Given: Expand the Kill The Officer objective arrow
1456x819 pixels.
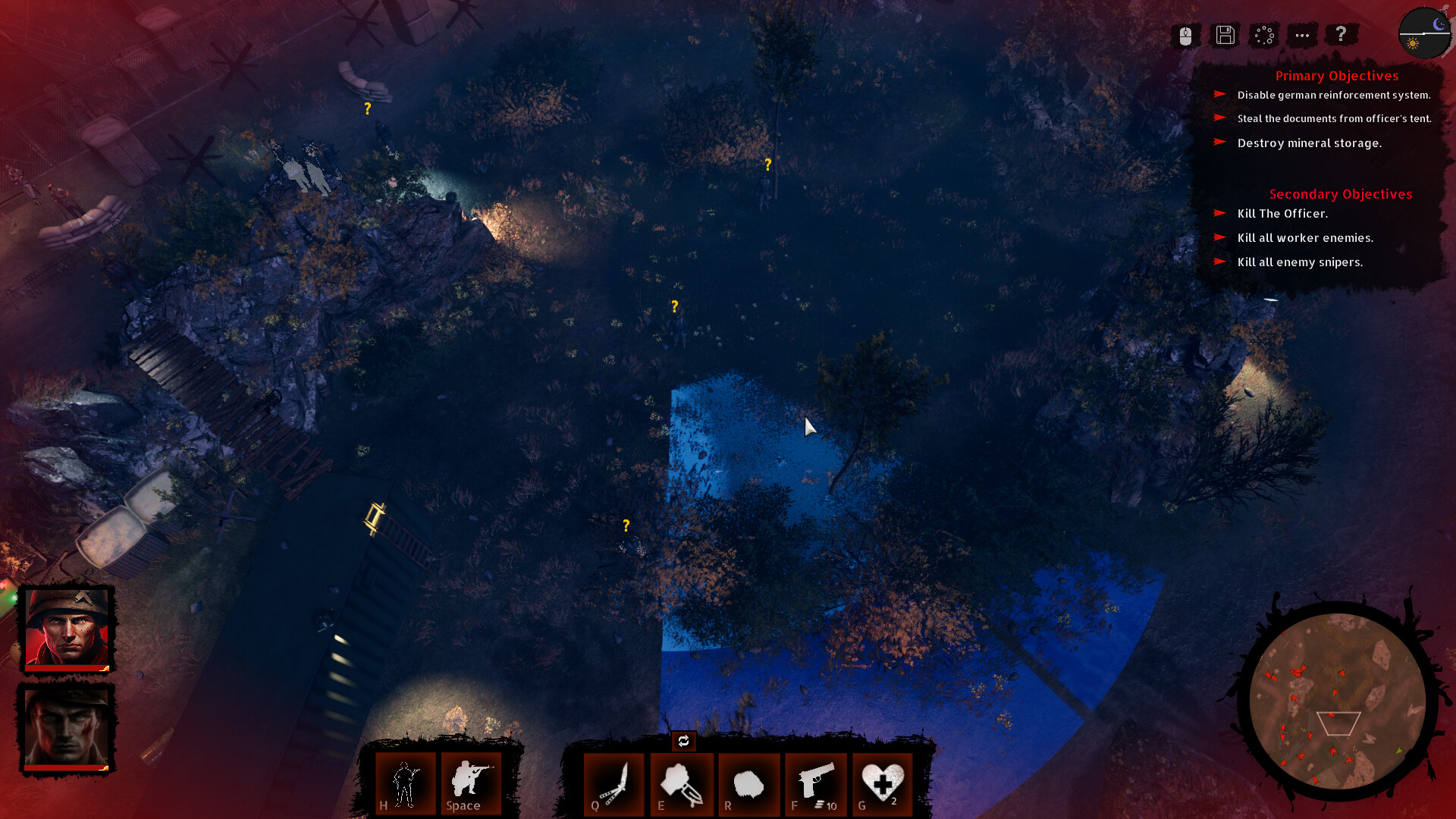Looking at the screenshot, I should pos(1222,214).
